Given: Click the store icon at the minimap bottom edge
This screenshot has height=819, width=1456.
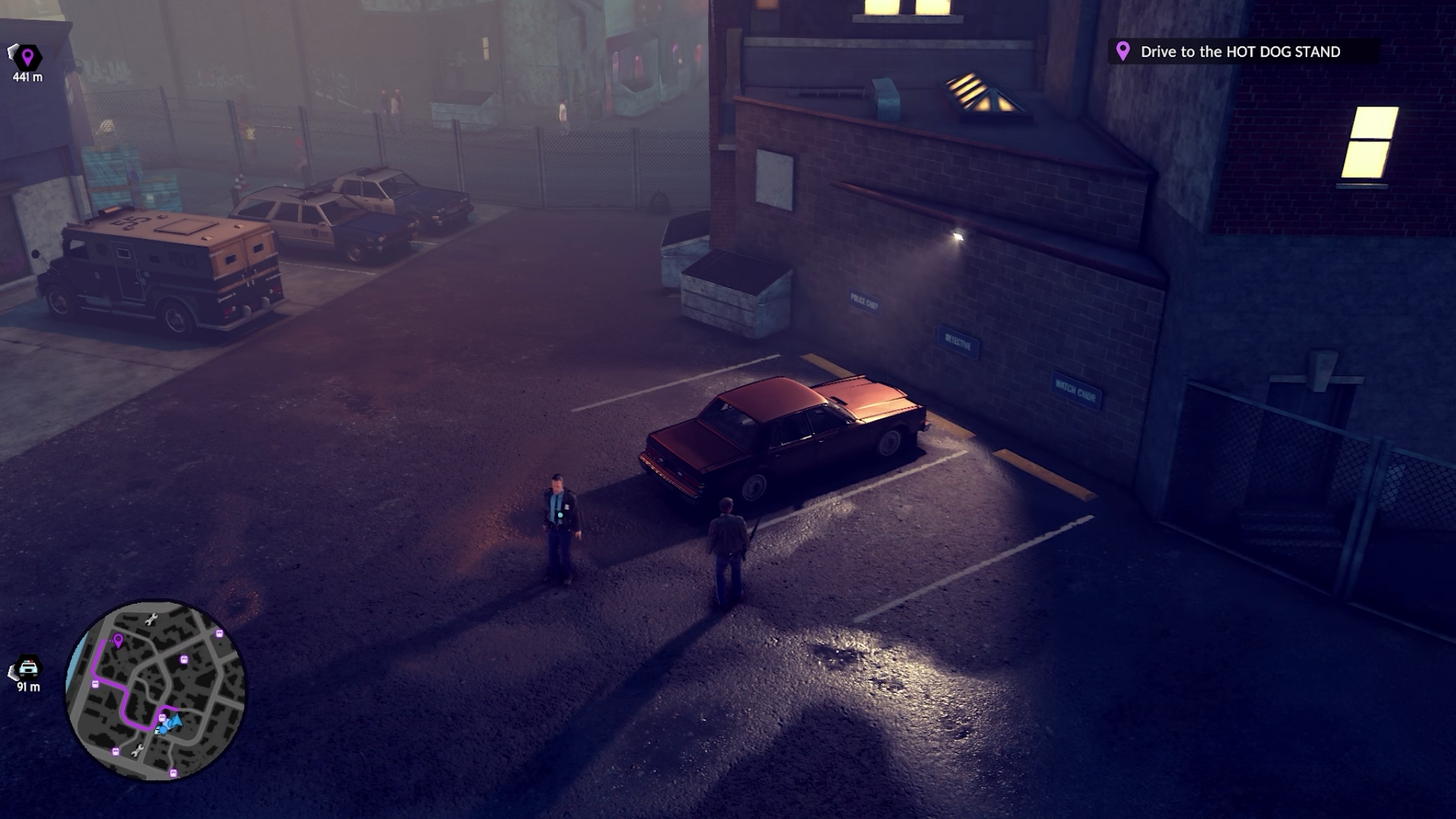Looking at the screenshot, I should pyautogui.click(x=173, y=771).
